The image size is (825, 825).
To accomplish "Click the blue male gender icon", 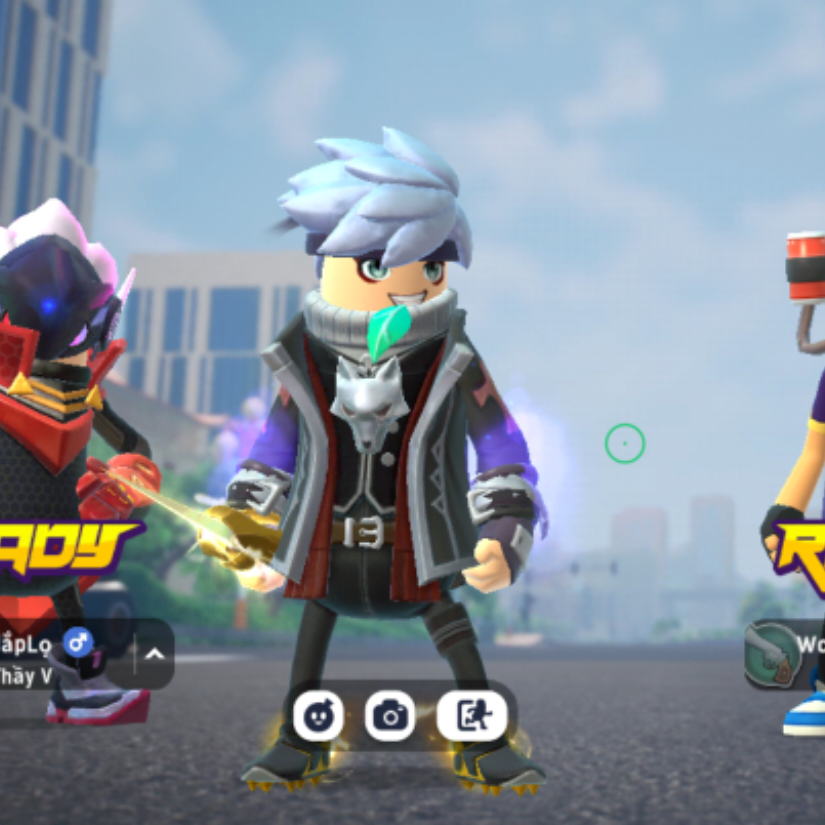I will pyautogui.click(x=77, y=641).
